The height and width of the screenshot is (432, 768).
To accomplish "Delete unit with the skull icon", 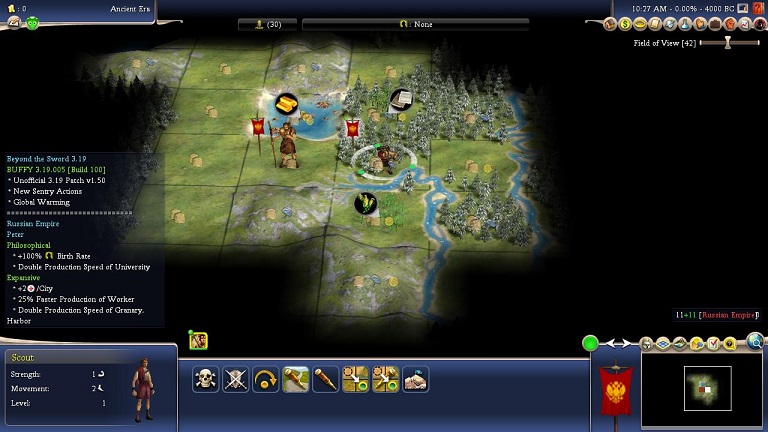I will pos(206,379).
